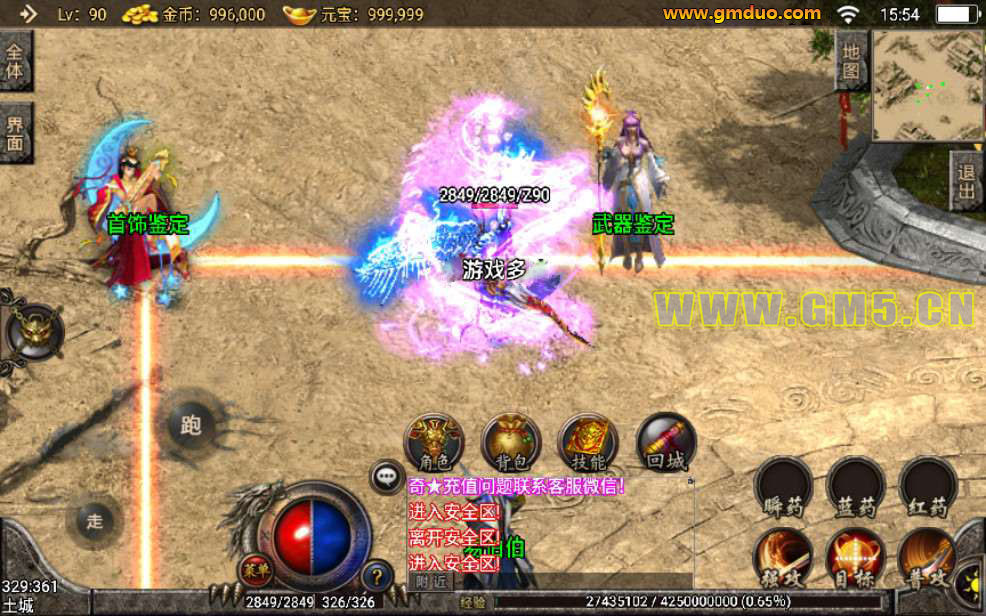Open the 角色 character panel

[x=434, y=442]
